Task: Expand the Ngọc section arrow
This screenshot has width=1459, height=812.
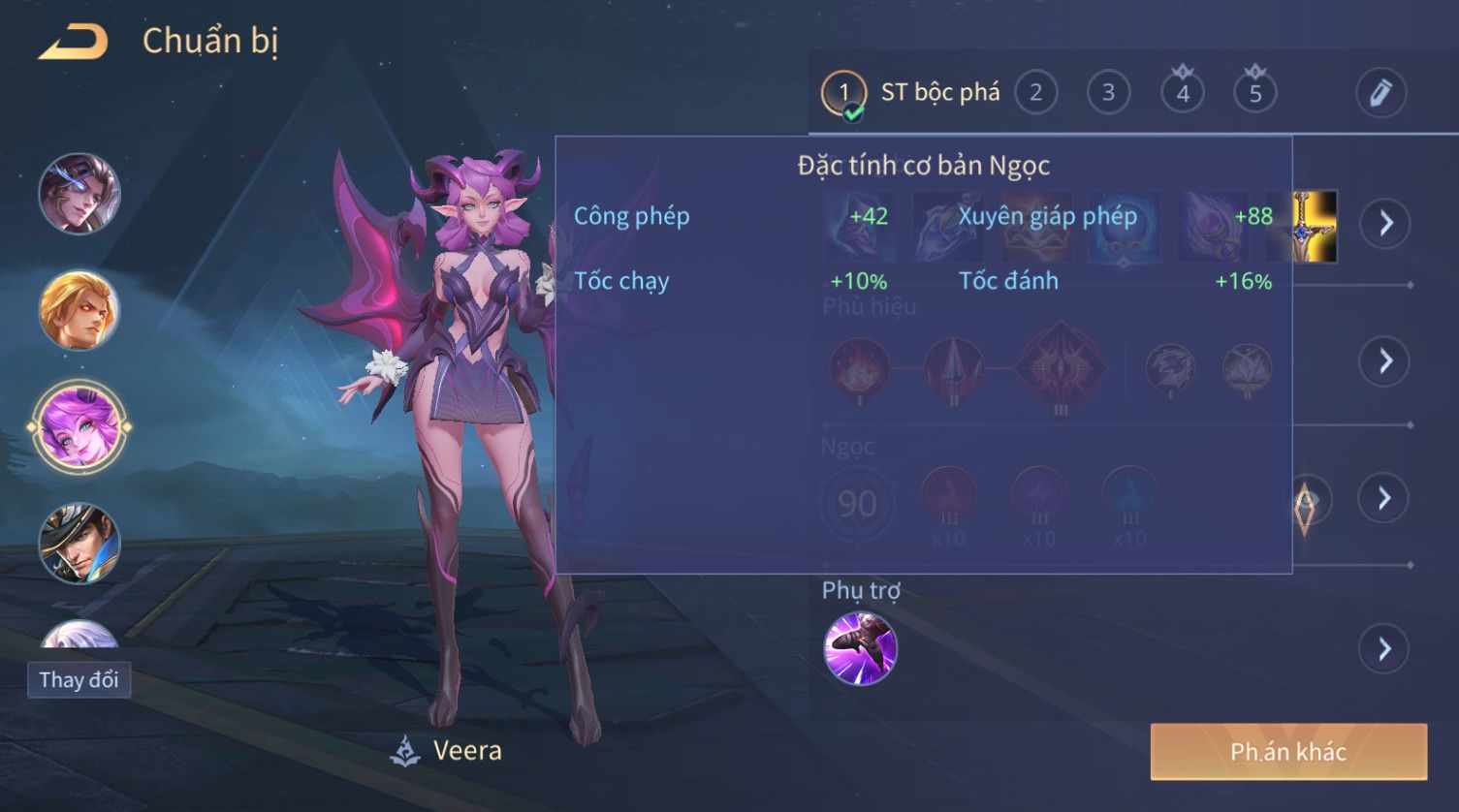Action: [1384, 498]
